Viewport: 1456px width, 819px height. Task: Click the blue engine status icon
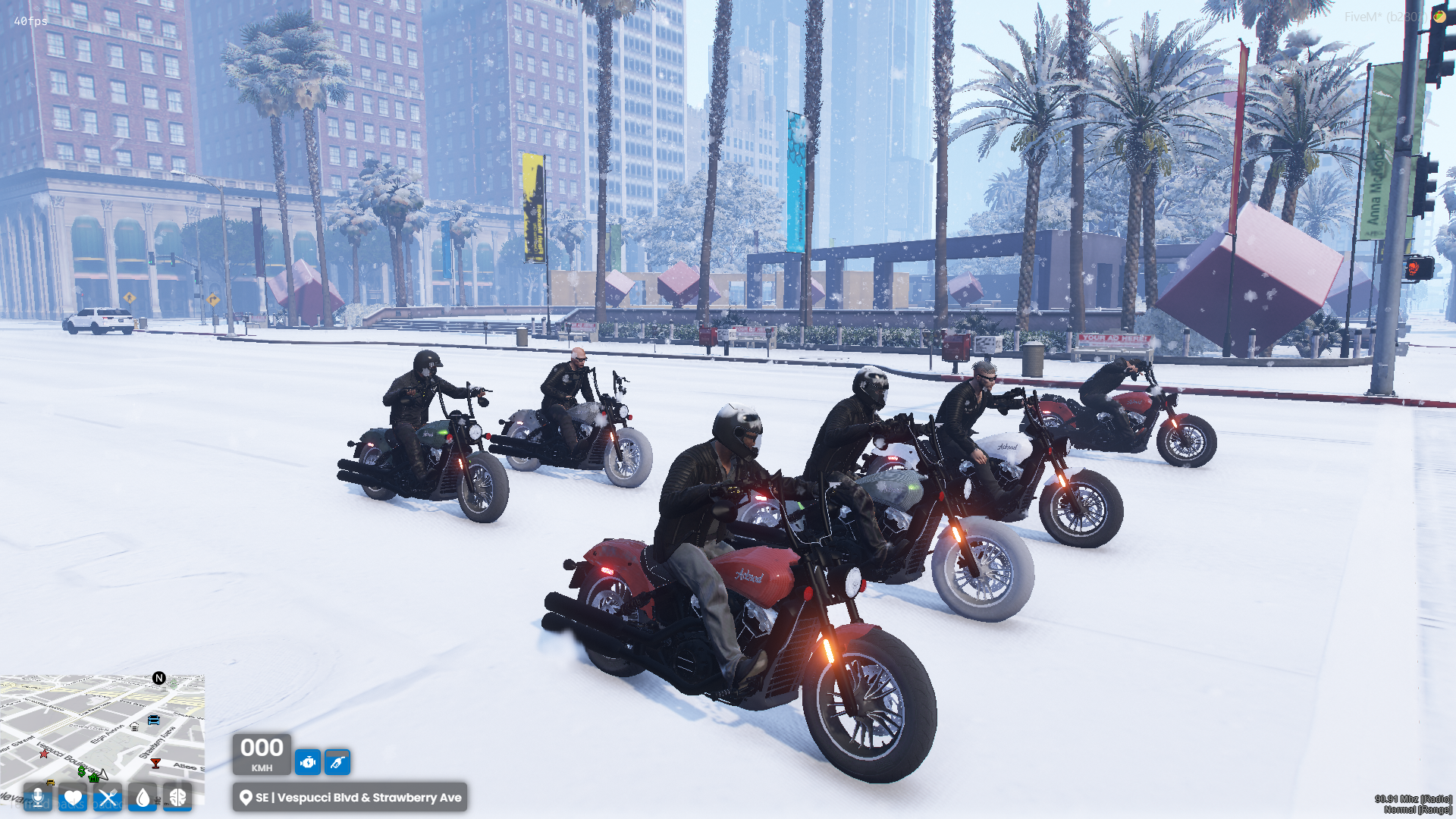click(x=307, y=762)
